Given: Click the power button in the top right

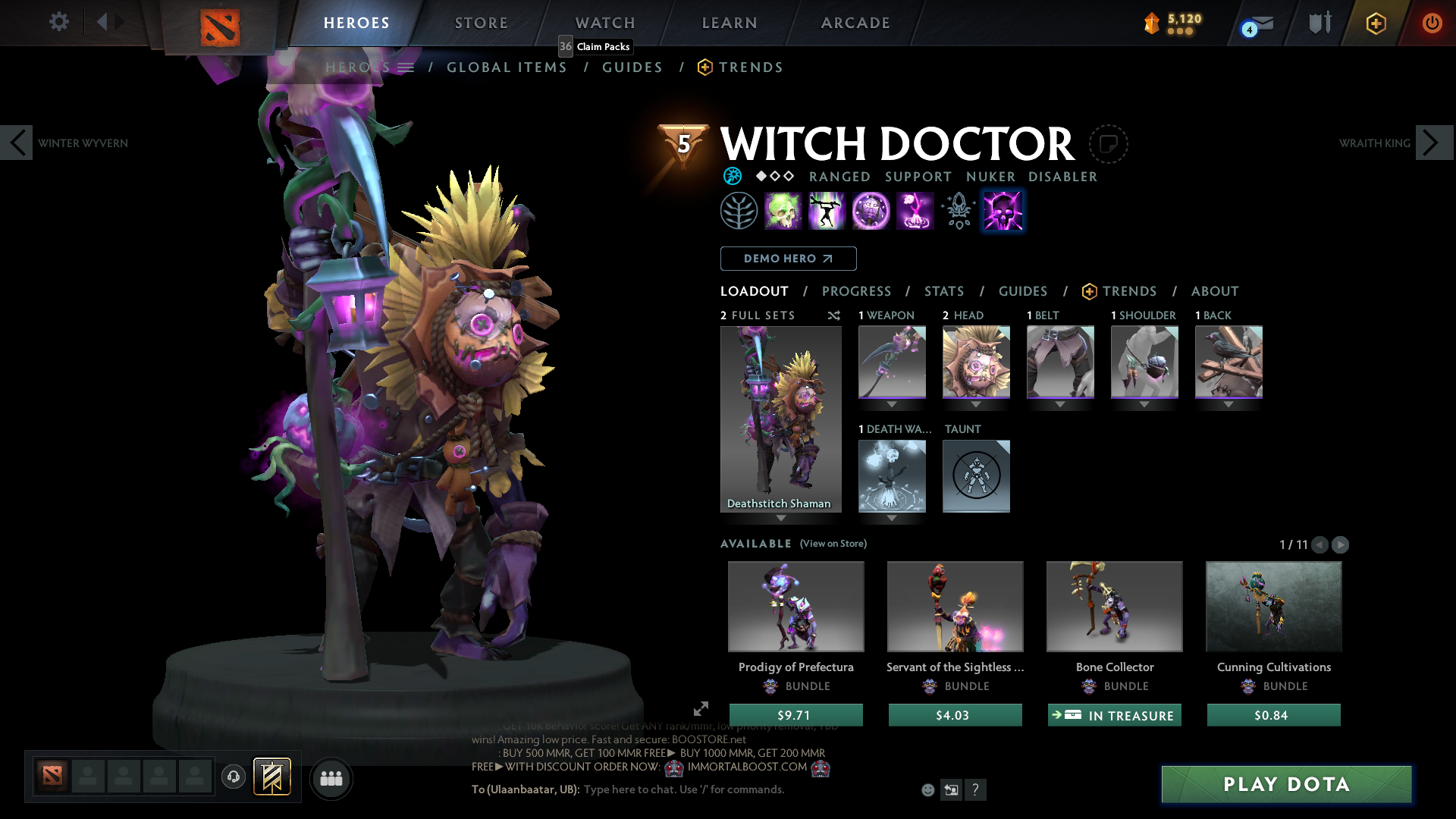Looking at the screenshot, I should [x=1432, y=23].
